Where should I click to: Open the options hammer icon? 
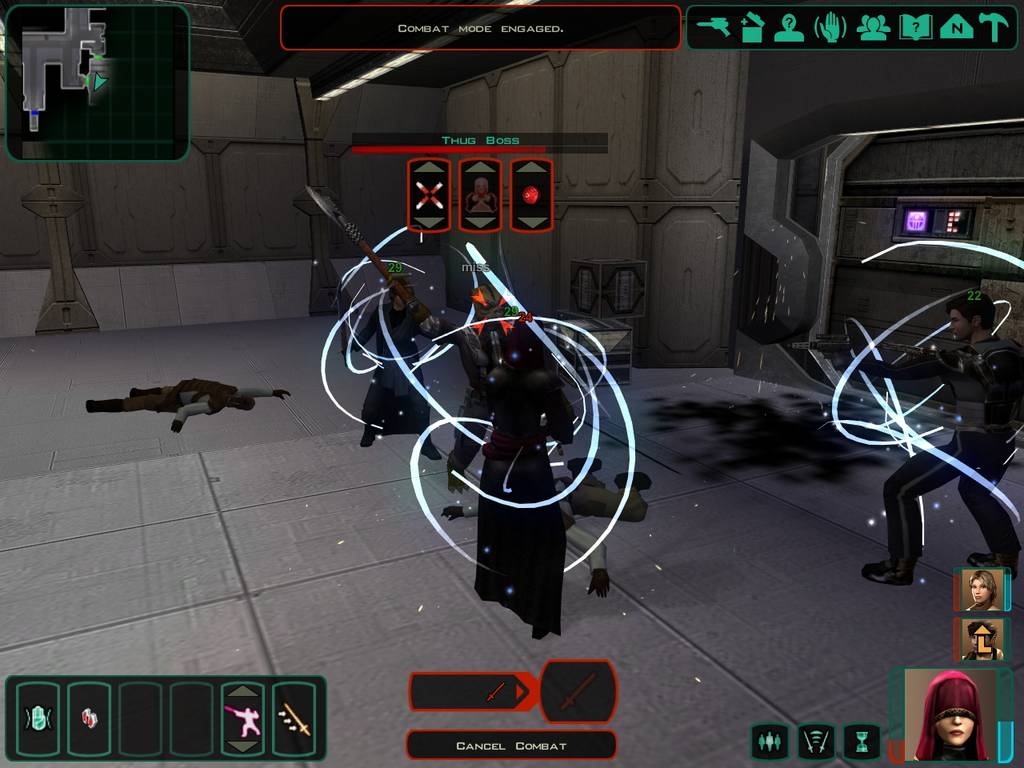pos(993,28)
